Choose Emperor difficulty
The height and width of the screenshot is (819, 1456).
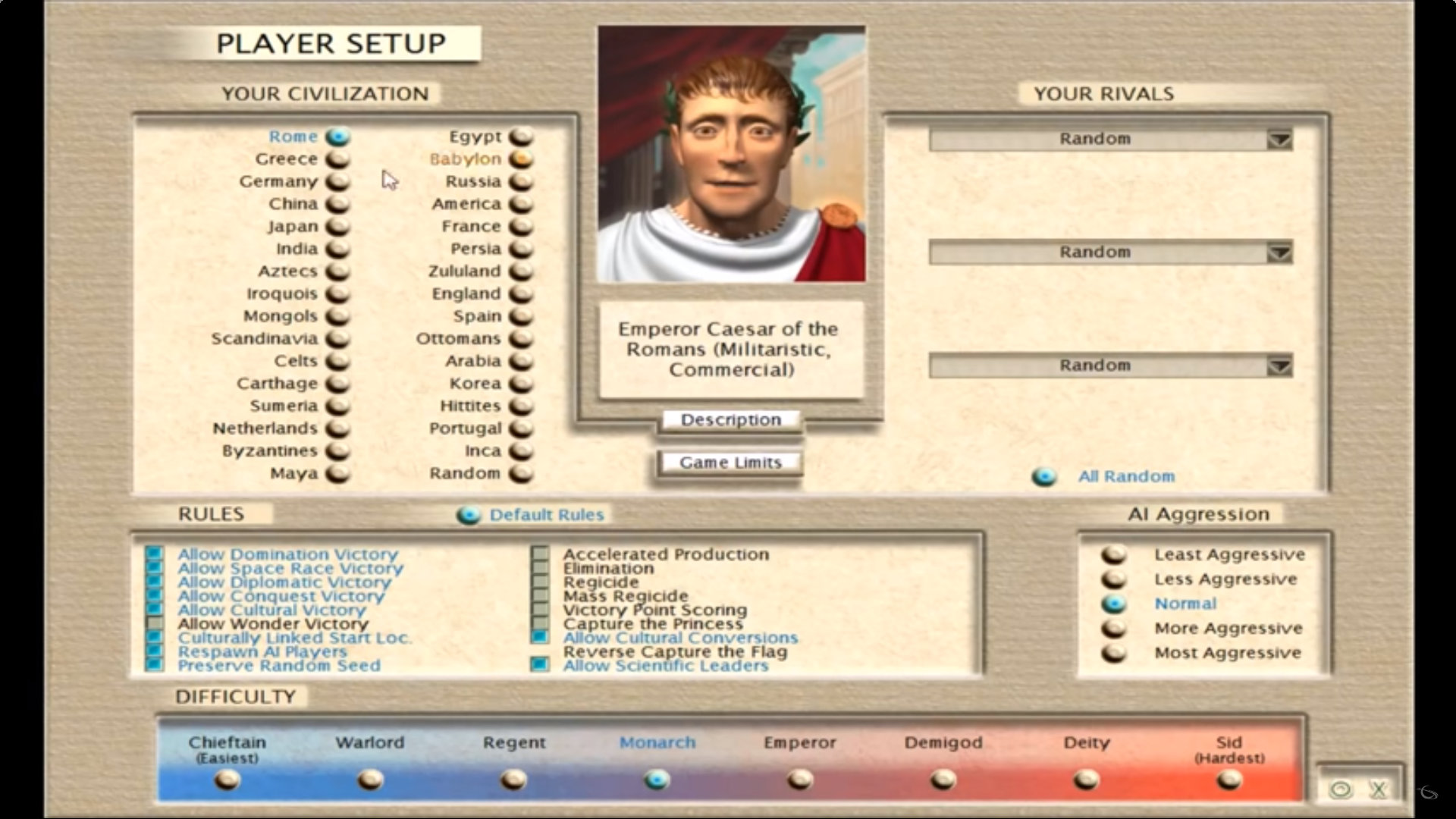tap(800, 779)
